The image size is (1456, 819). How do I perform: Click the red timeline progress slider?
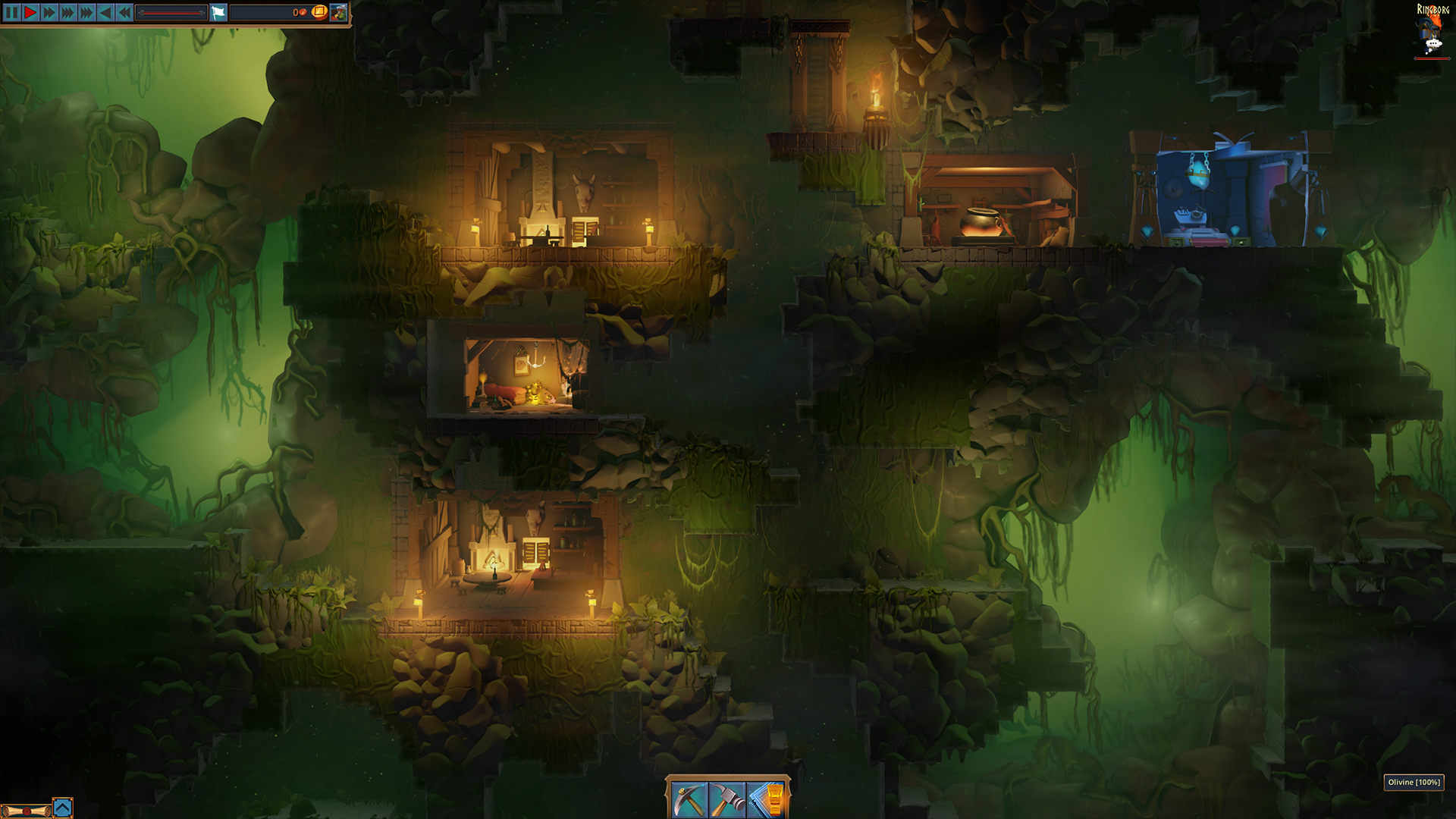(171, 13)
